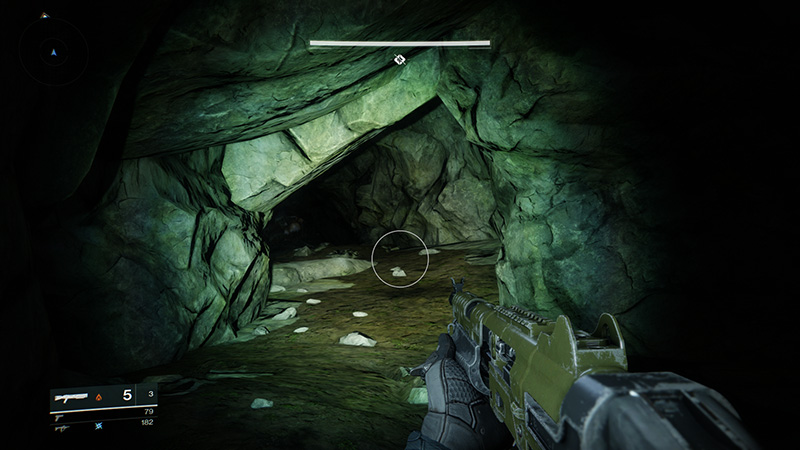Viewport: 800px width, 450px height.
Task: Click the circular radar in the corner
Action: pyautogui.click(x=54, y=50)
